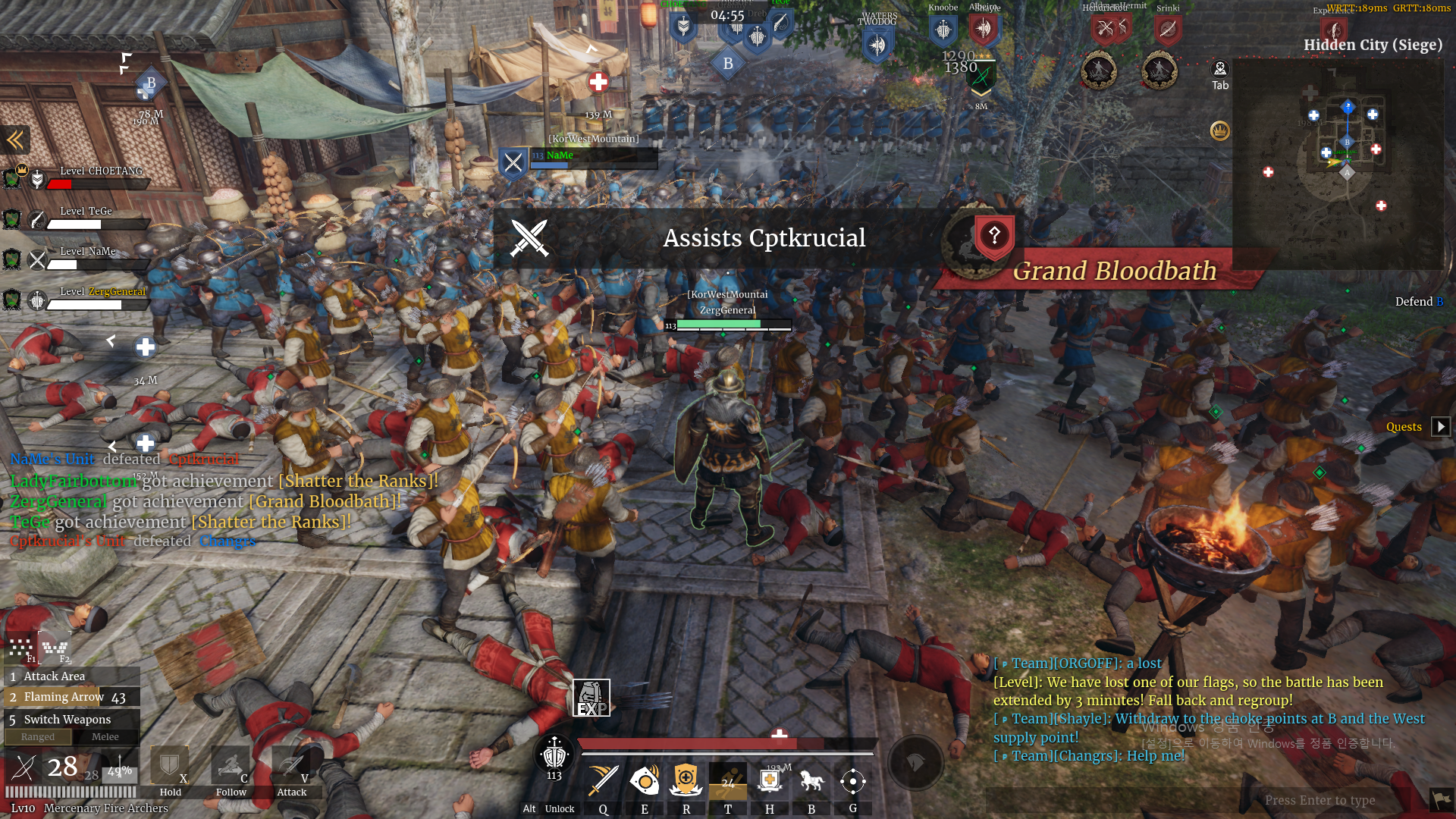1456x819 pixels.
Task: Open the EXP bonus helmet icon
Action: point(591,698)
